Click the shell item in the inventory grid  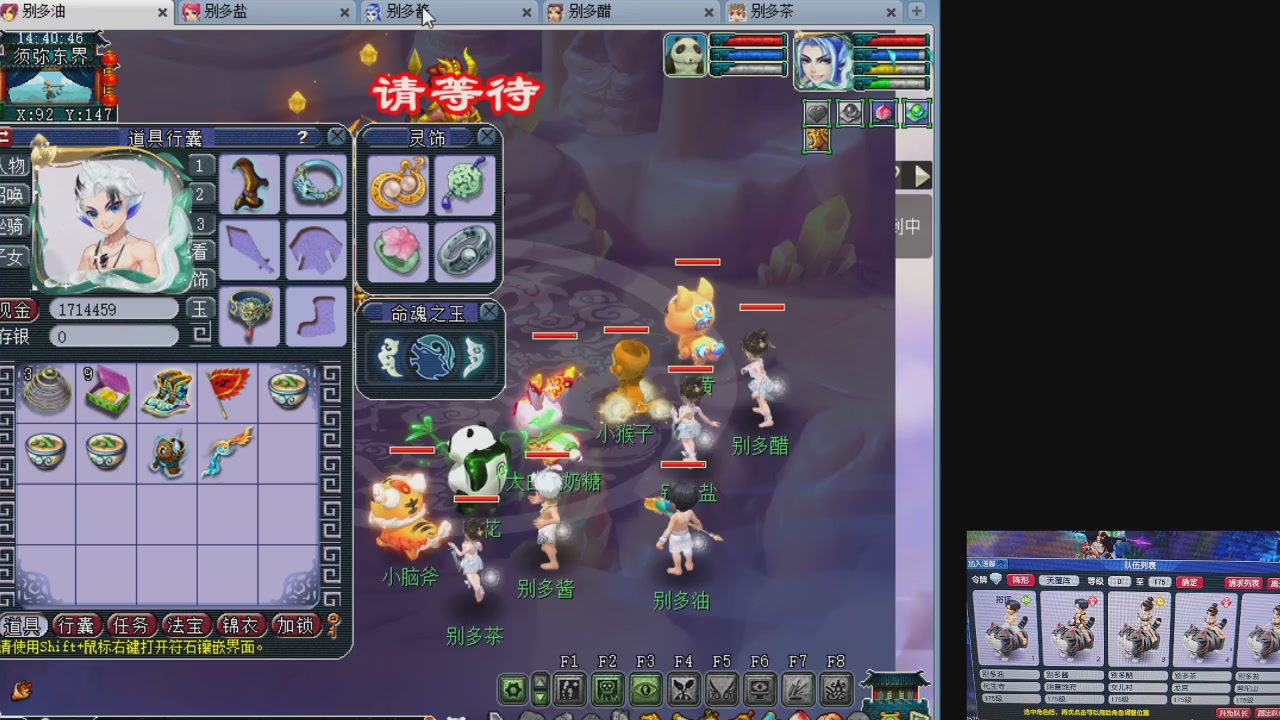coord(45,390)
